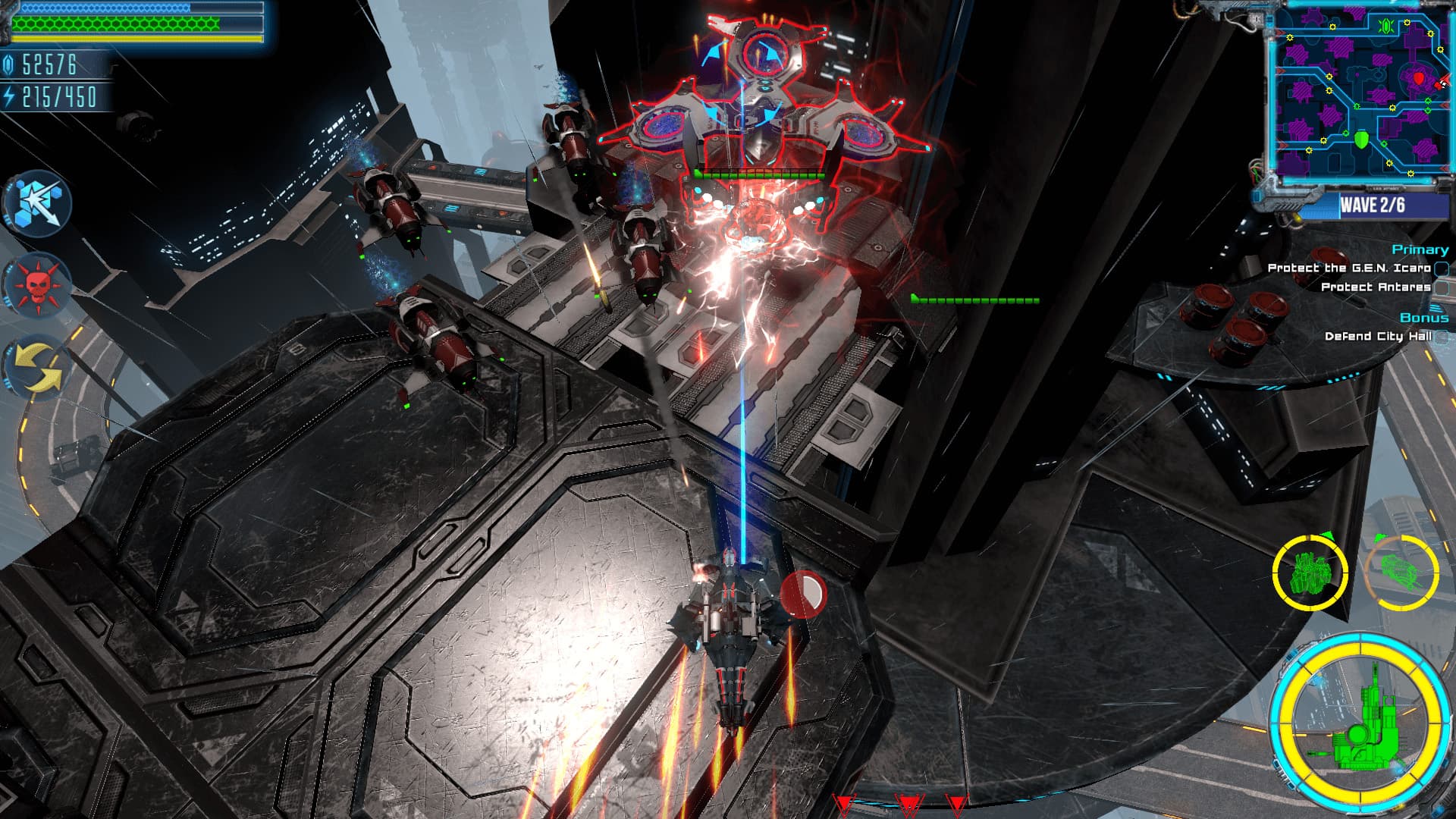Click the Protect the G.E.N. Icaro objective text
This screenshot has width=1456, height=819.
1350,268
